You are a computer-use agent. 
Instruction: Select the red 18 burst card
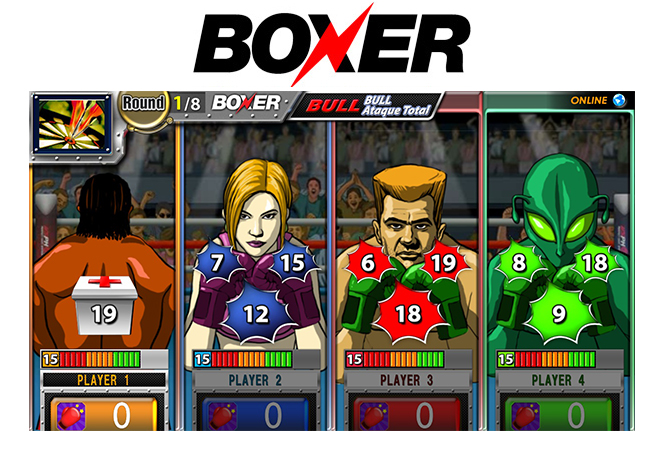pyautogui.click(x=406, y=313)
